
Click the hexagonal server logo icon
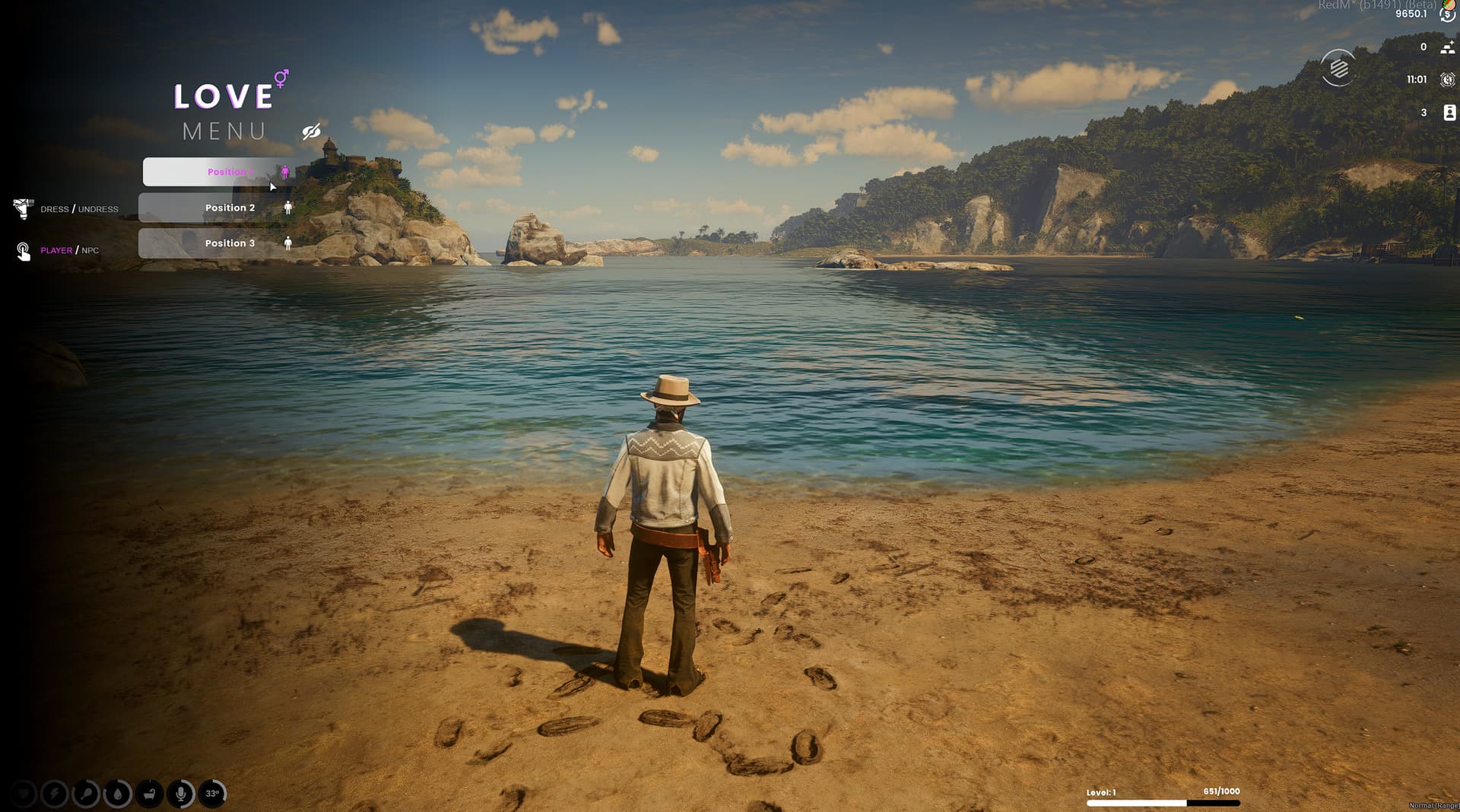1338,68
